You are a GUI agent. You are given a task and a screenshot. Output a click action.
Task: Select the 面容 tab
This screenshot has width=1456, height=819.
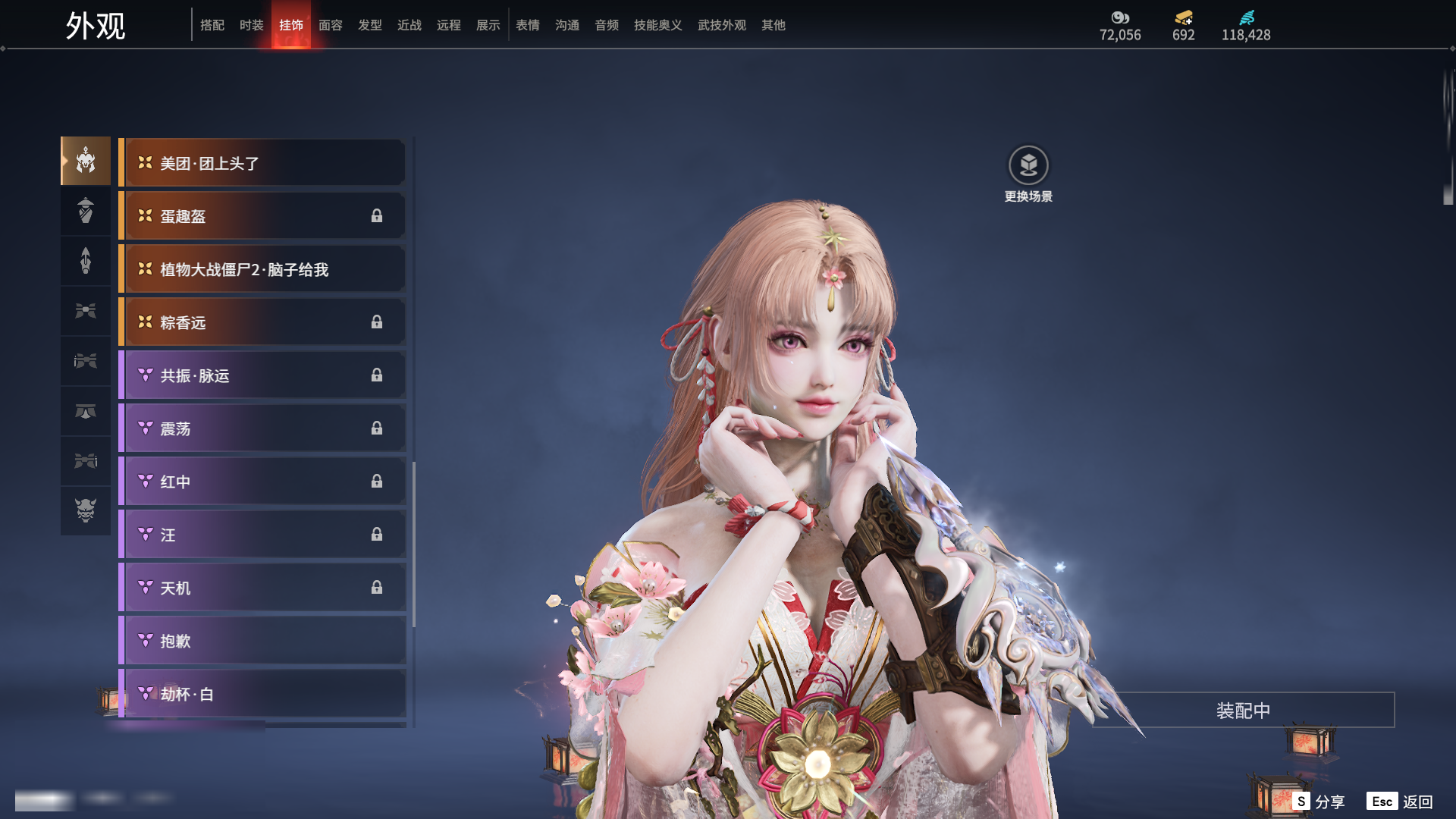pyautogui.click(x=330, y=25)
